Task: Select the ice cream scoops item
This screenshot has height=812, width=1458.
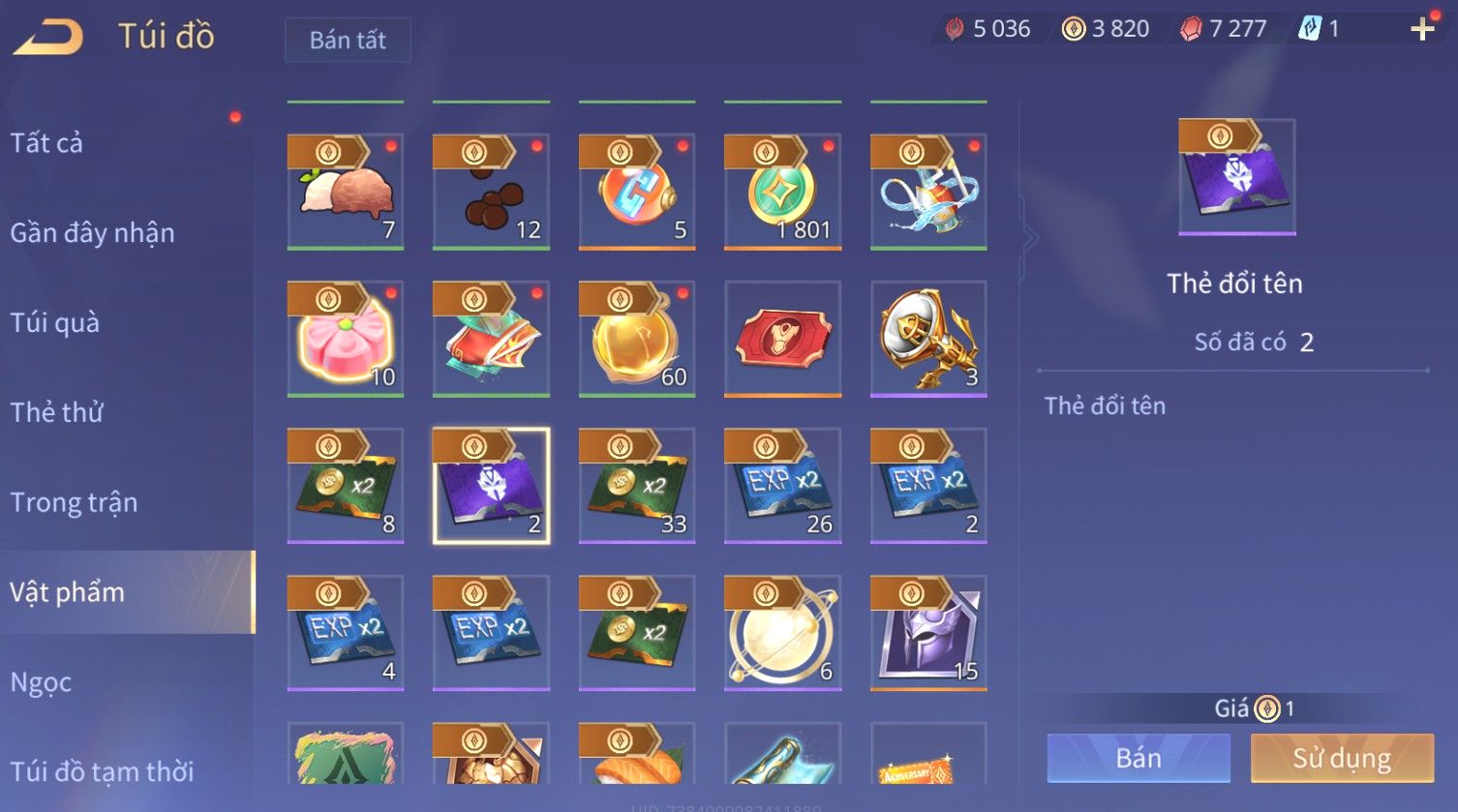Action: [346, 192]
